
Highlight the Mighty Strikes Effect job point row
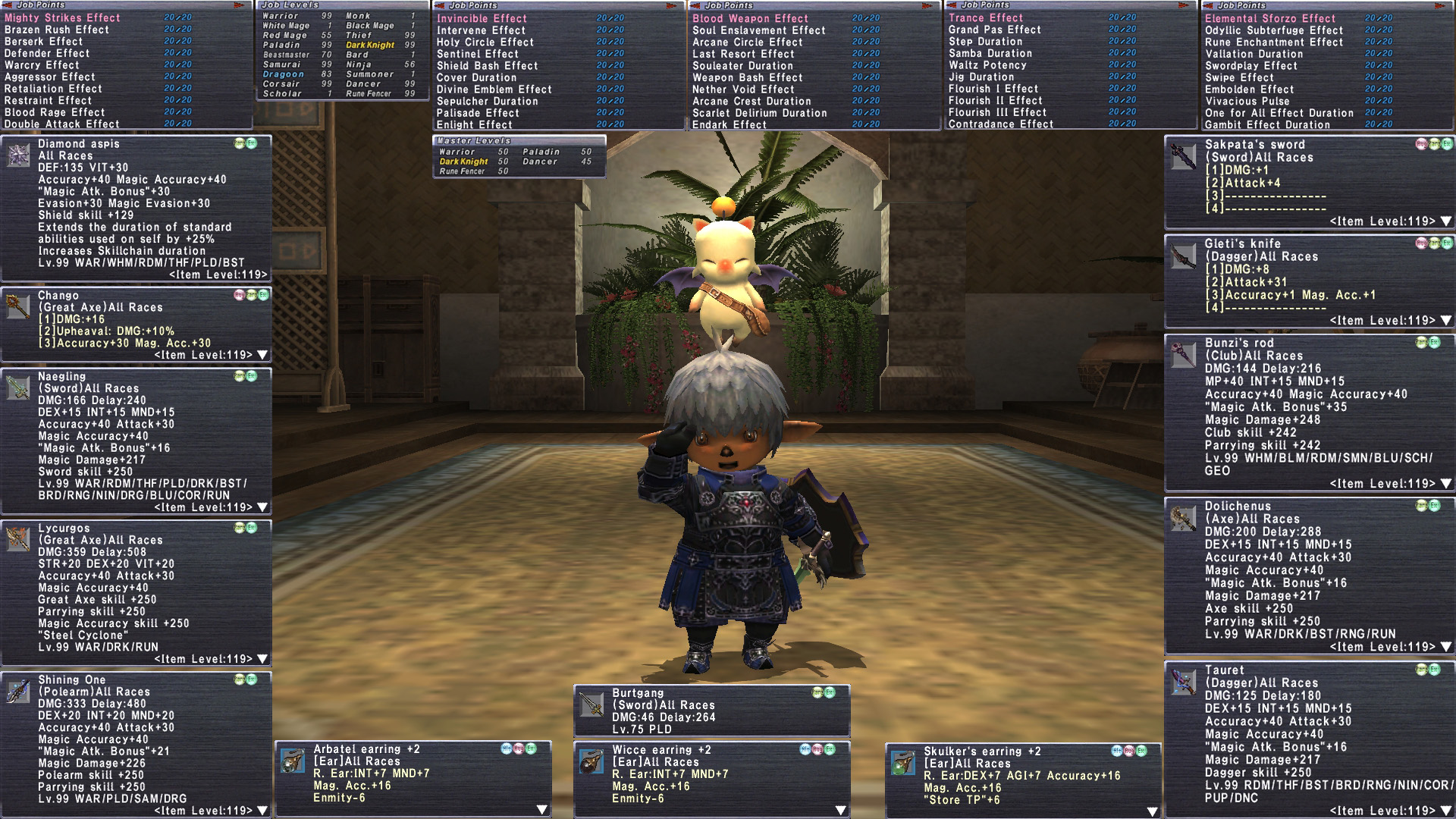(x=62, y=17)
